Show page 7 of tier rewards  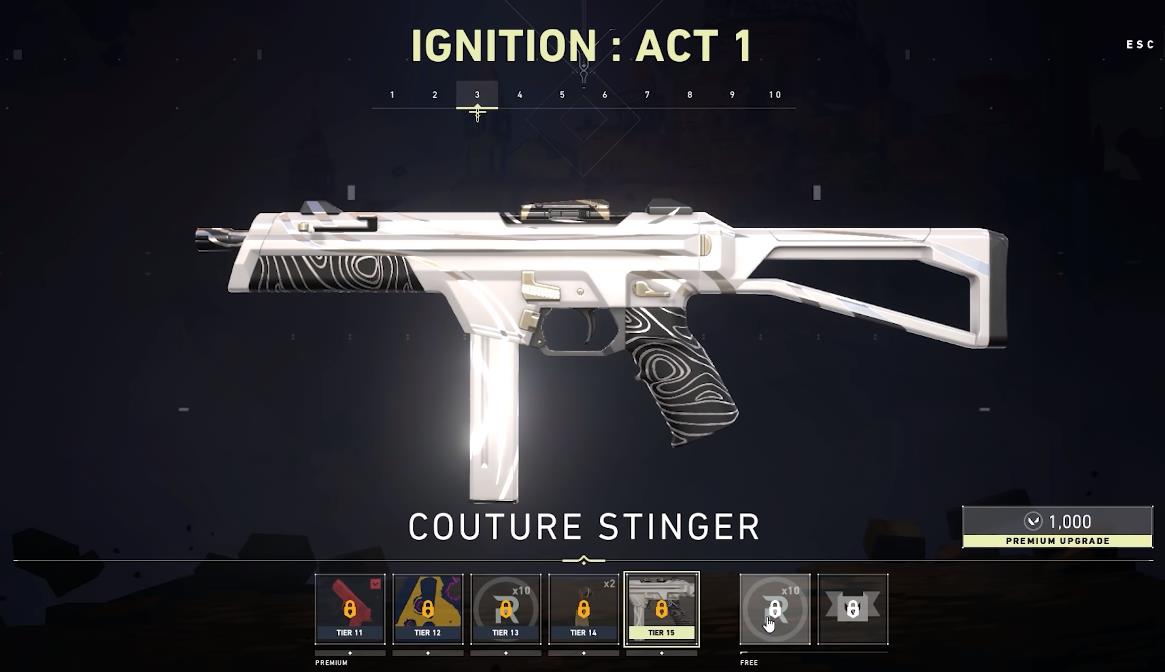tap(647, 95)
